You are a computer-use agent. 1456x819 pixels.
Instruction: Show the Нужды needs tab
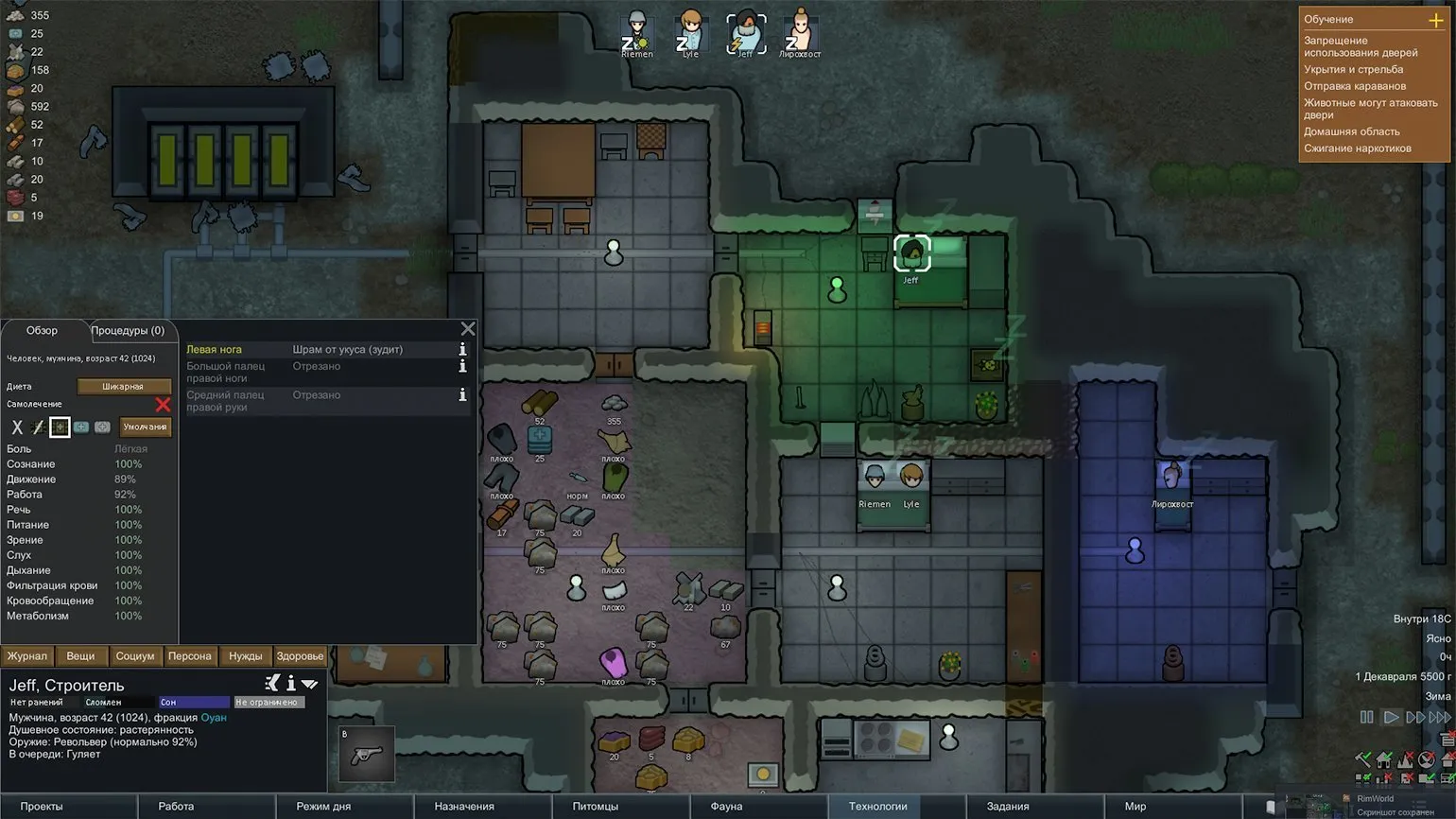[246, 656]
